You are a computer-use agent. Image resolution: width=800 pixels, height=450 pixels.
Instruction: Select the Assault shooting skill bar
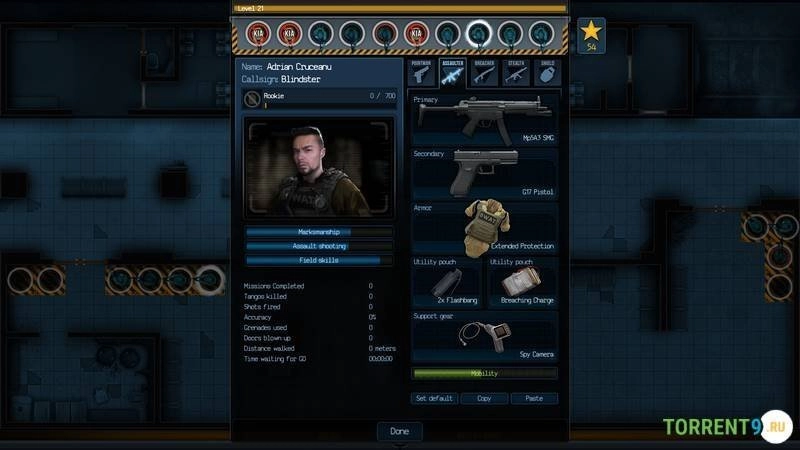pyautogui.click(x=319, y=246)
